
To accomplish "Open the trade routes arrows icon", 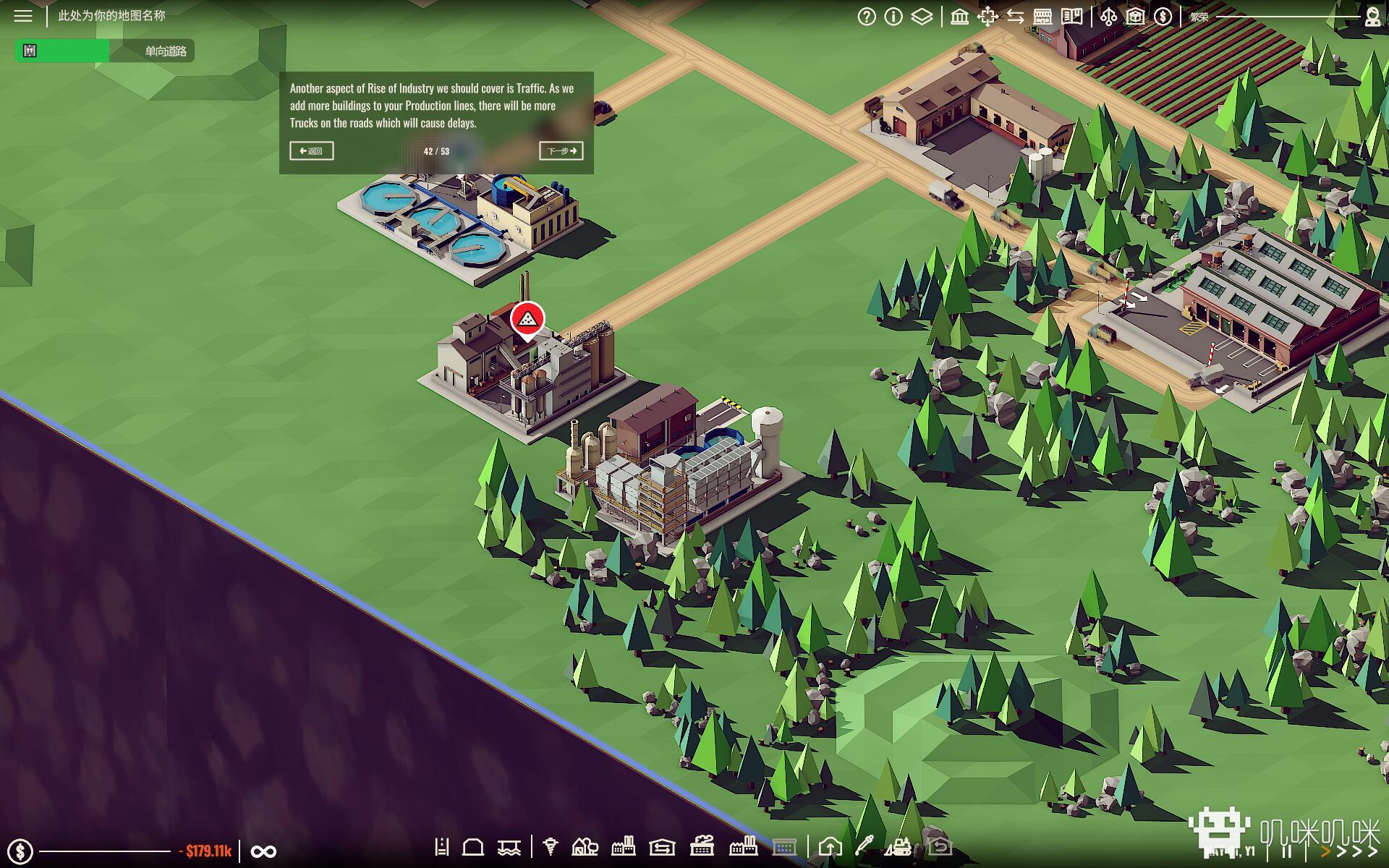I will point(1015,17).
